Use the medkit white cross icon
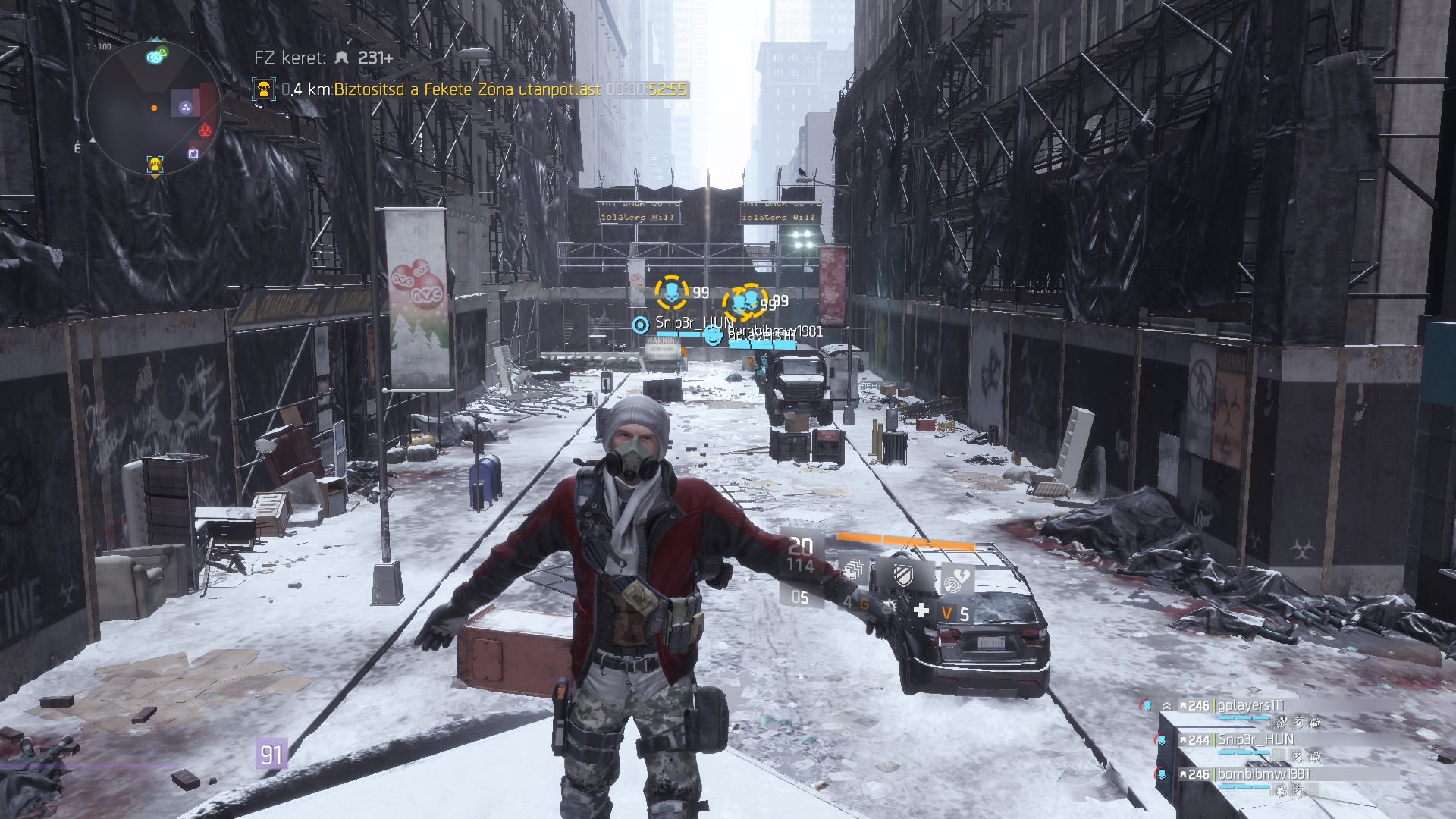 point(921,610)
